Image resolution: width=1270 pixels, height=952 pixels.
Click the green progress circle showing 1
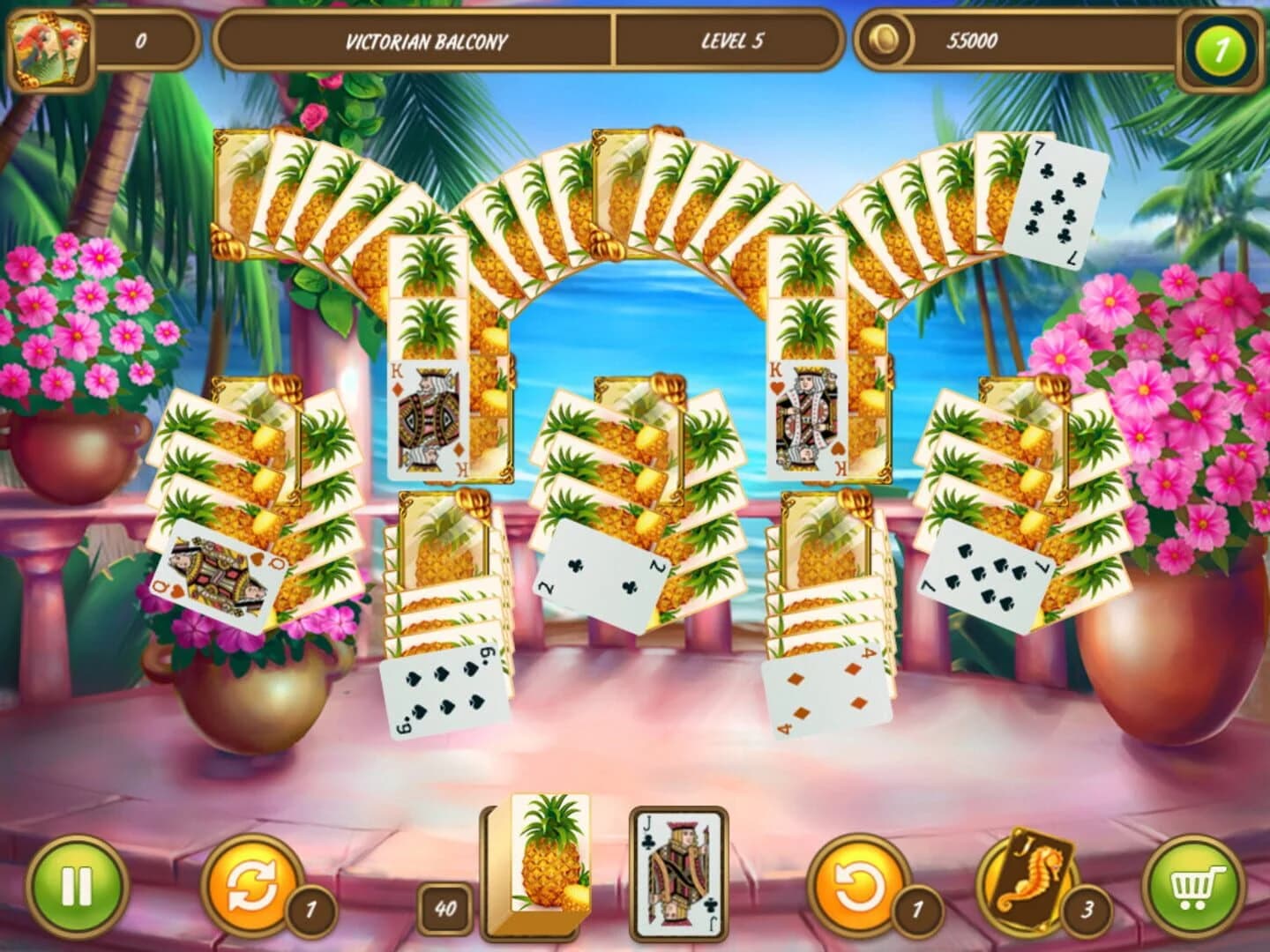(x=1223, y=42)
